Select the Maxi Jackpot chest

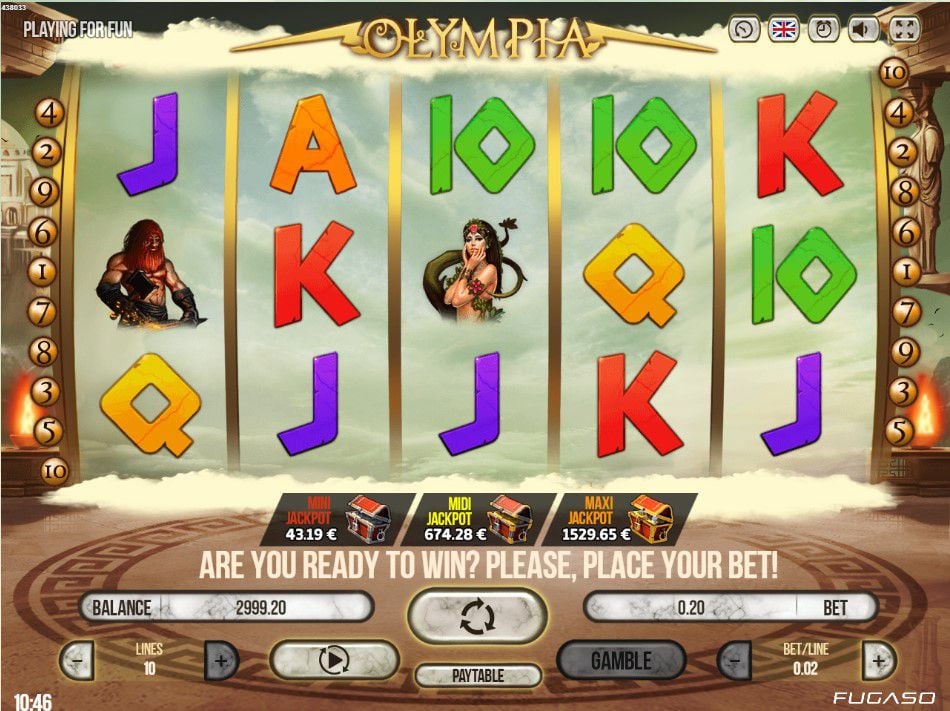pos(649,520)
